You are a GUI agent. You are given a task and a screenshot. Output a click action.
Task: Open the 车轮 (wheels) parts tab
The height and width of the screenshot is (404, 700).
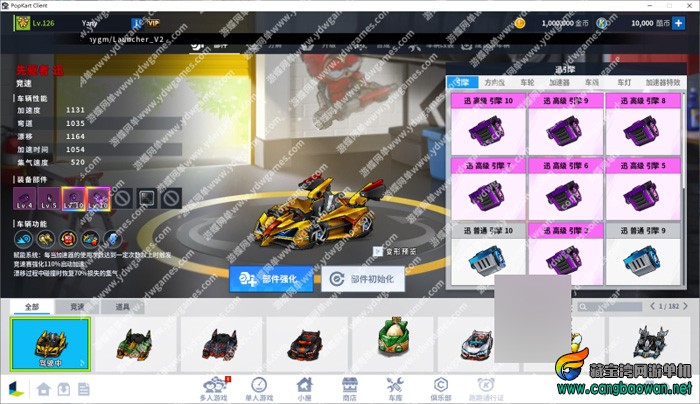pyautogui.click(x=527, y=83)
